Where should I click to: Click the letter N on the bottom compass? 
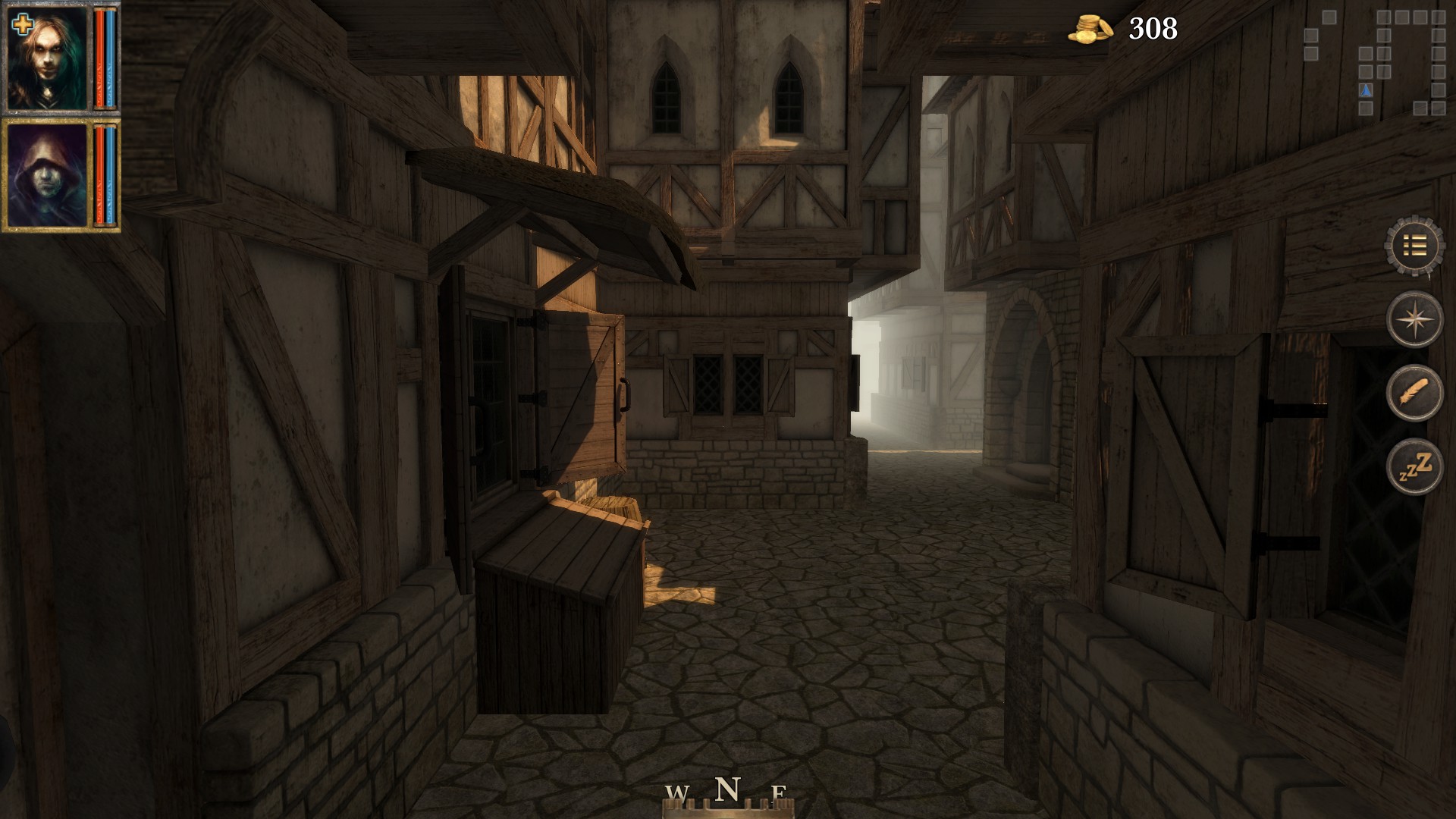pyautogui.click(x=729, y=787)
